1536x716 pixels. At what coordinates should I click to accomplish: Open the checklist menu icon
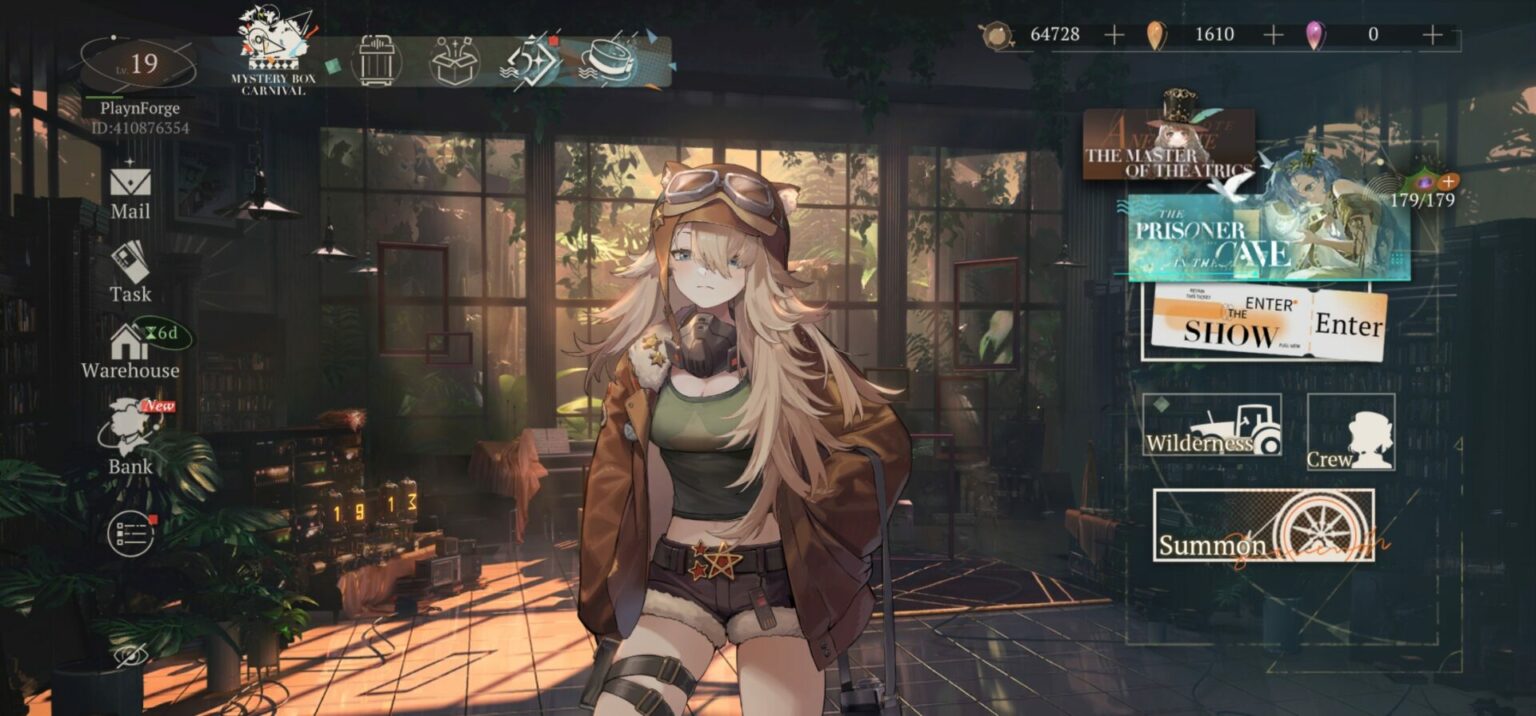point(131,533)
